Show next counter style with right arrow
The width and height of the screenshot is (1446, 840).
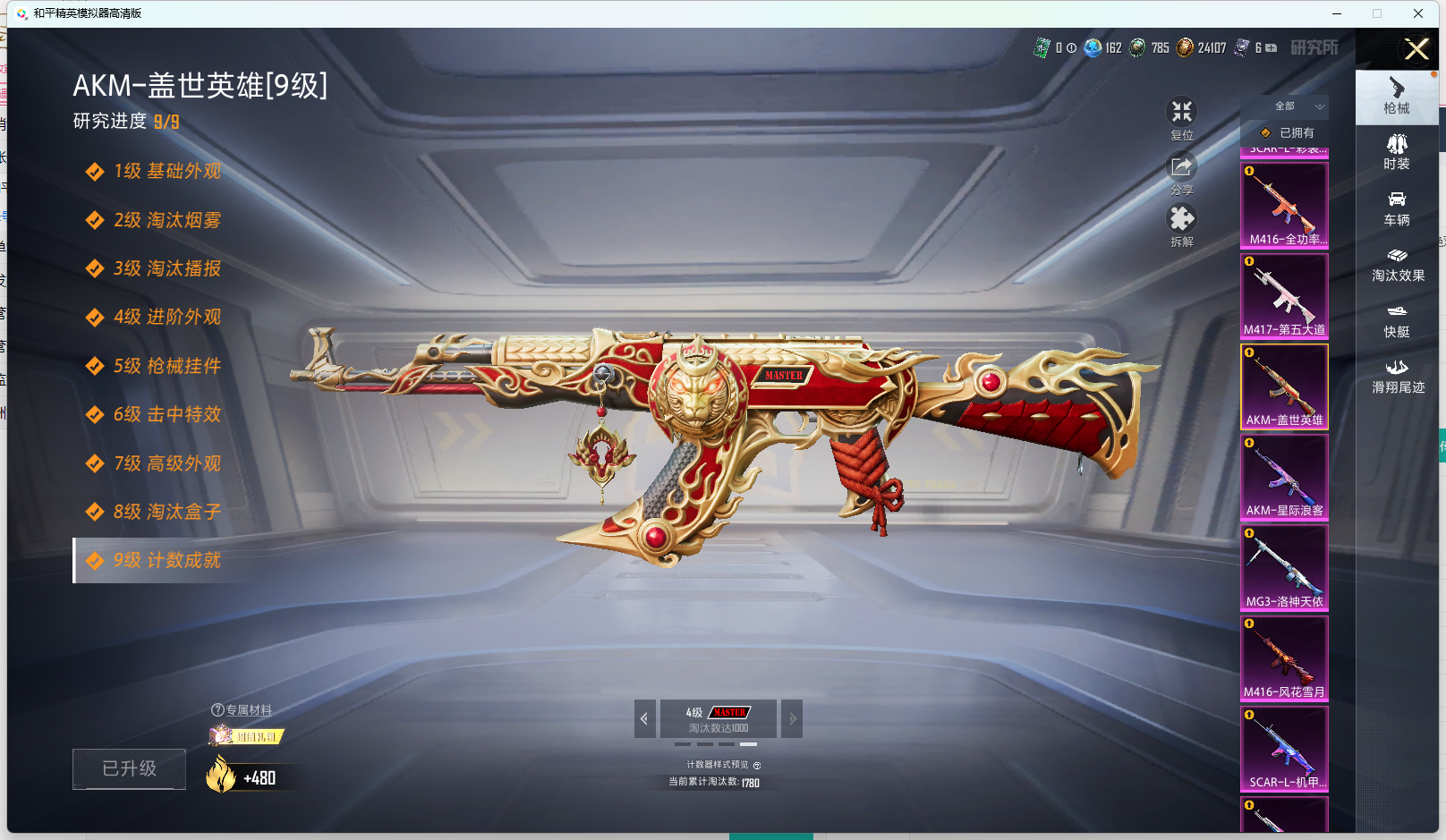click(x=792, y=718)
